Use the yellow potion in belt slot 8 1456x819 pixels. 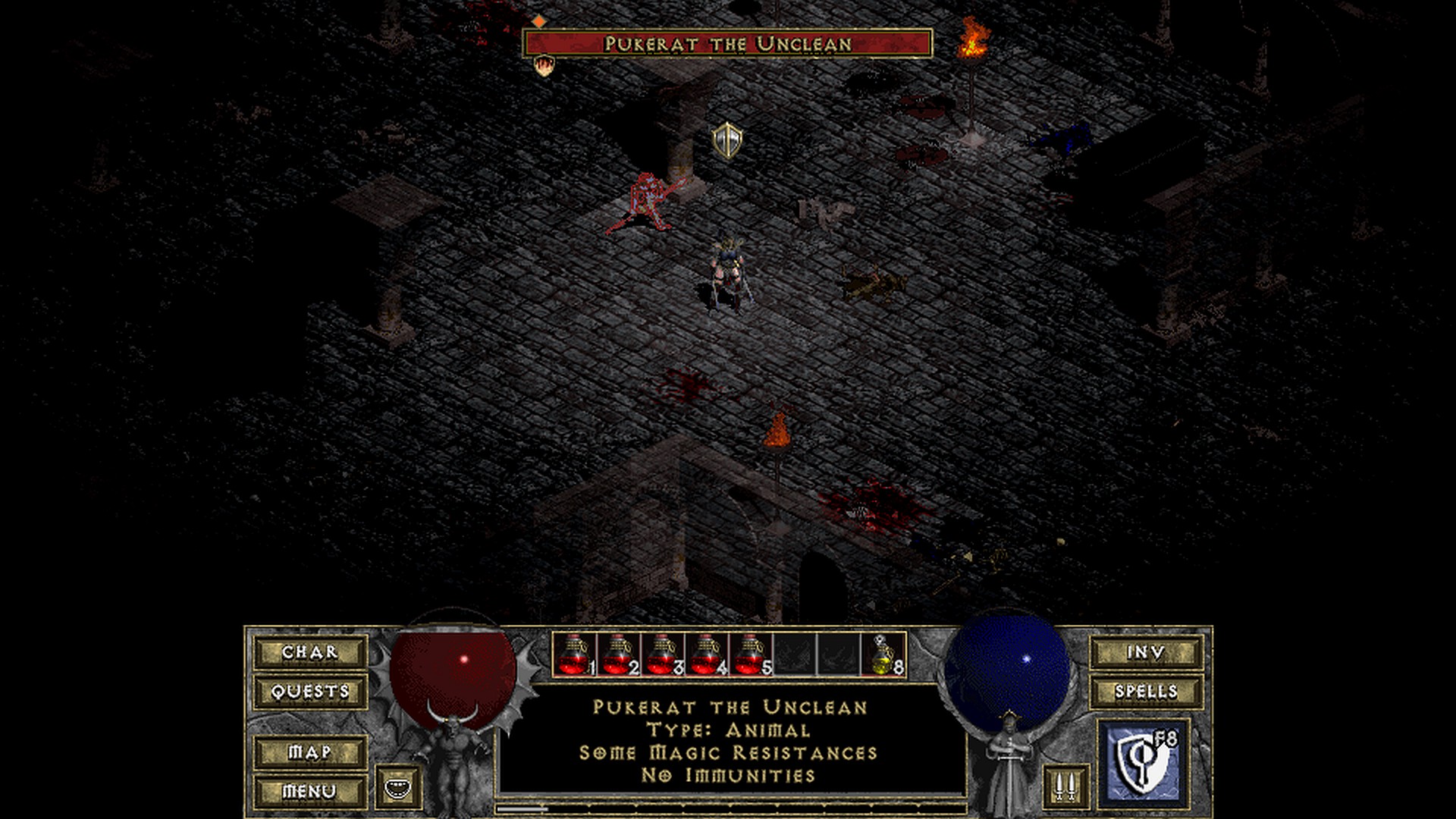[883, 654]
